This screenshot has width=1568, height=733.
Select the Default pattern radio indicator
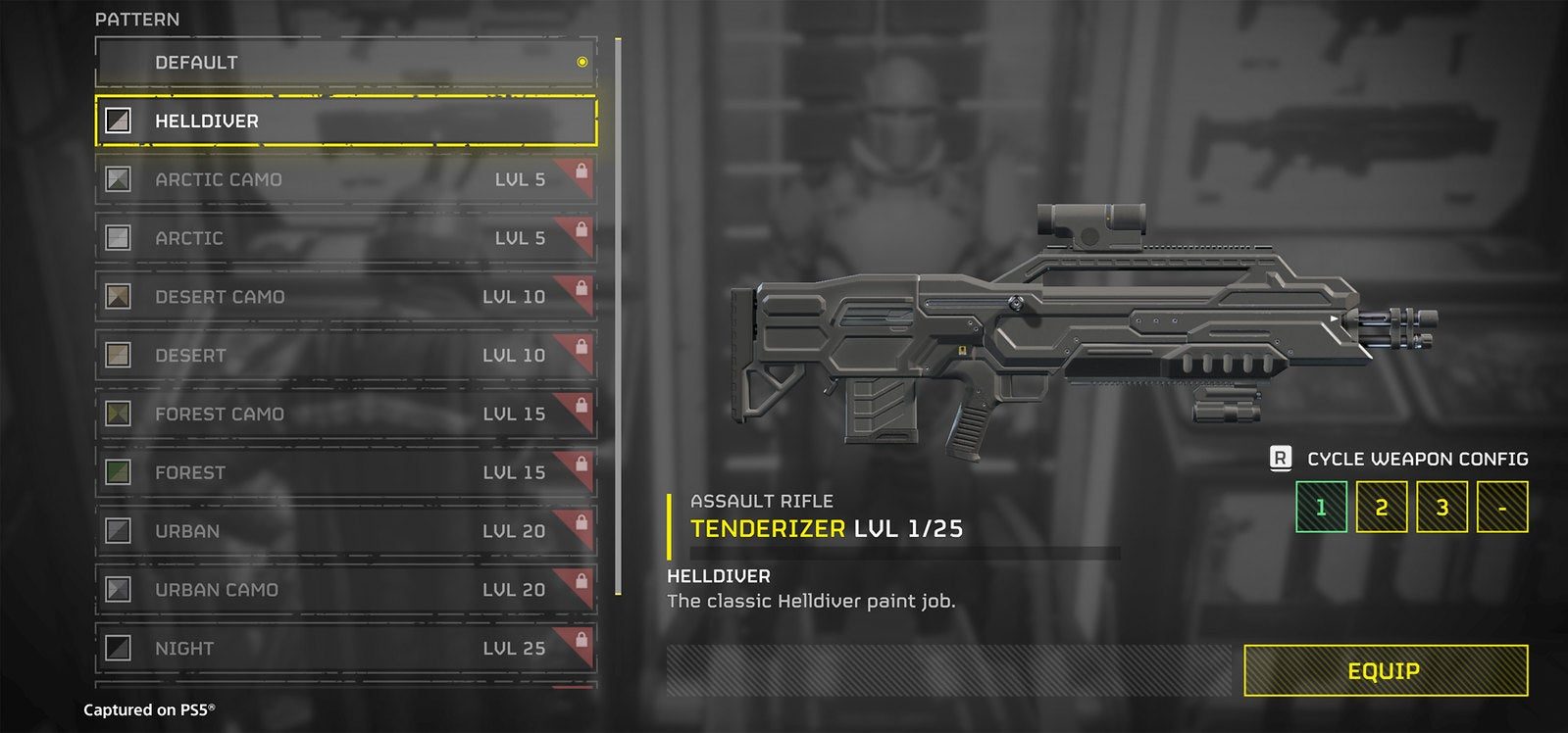(x=582, y=63)
